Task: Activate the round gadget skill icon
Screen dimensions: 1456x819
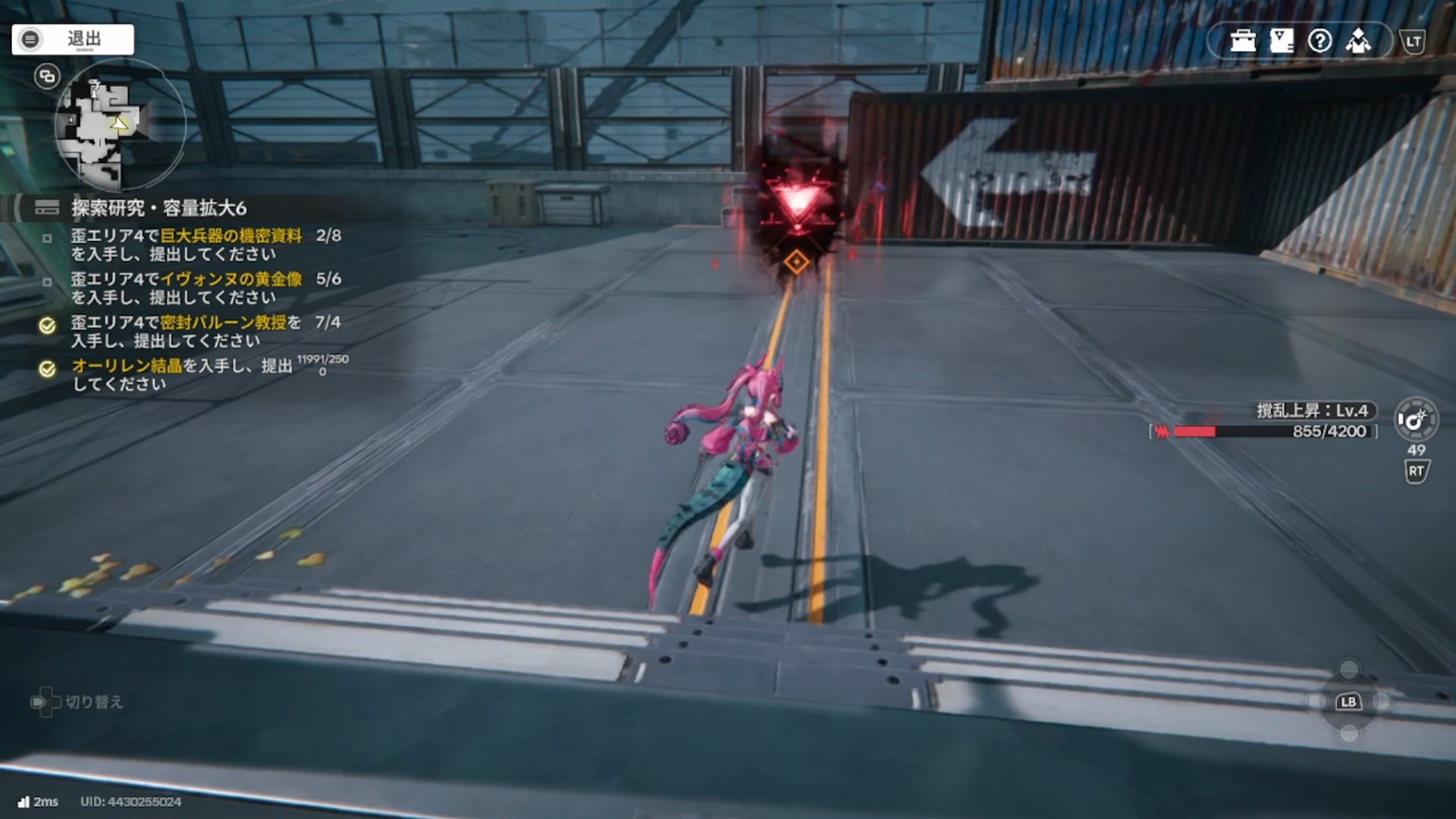Action: (1415, 419)
